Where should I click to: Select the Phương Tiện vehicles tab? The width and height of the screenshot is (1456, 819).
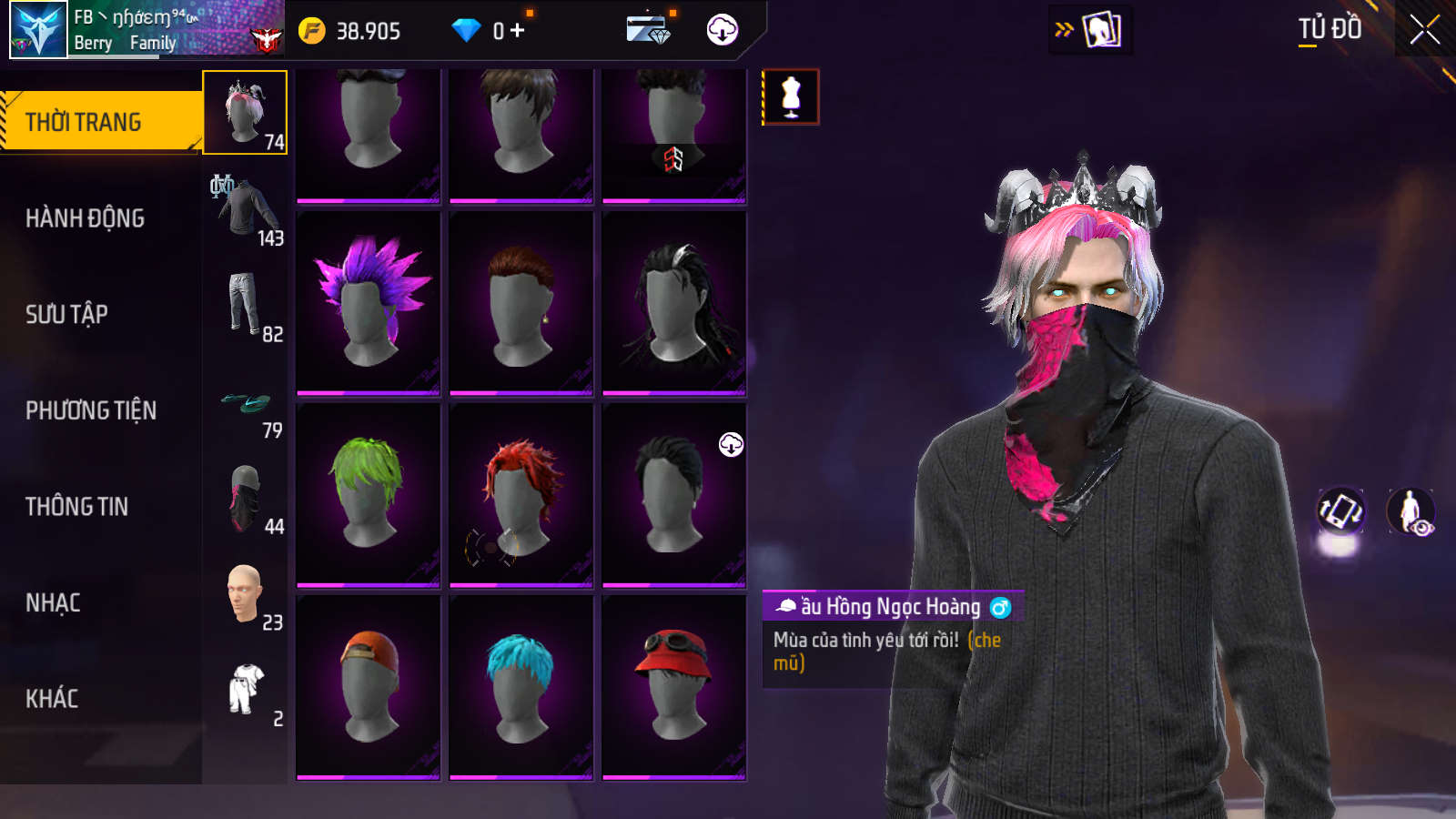pyautogui.click(x=91, y=410)
